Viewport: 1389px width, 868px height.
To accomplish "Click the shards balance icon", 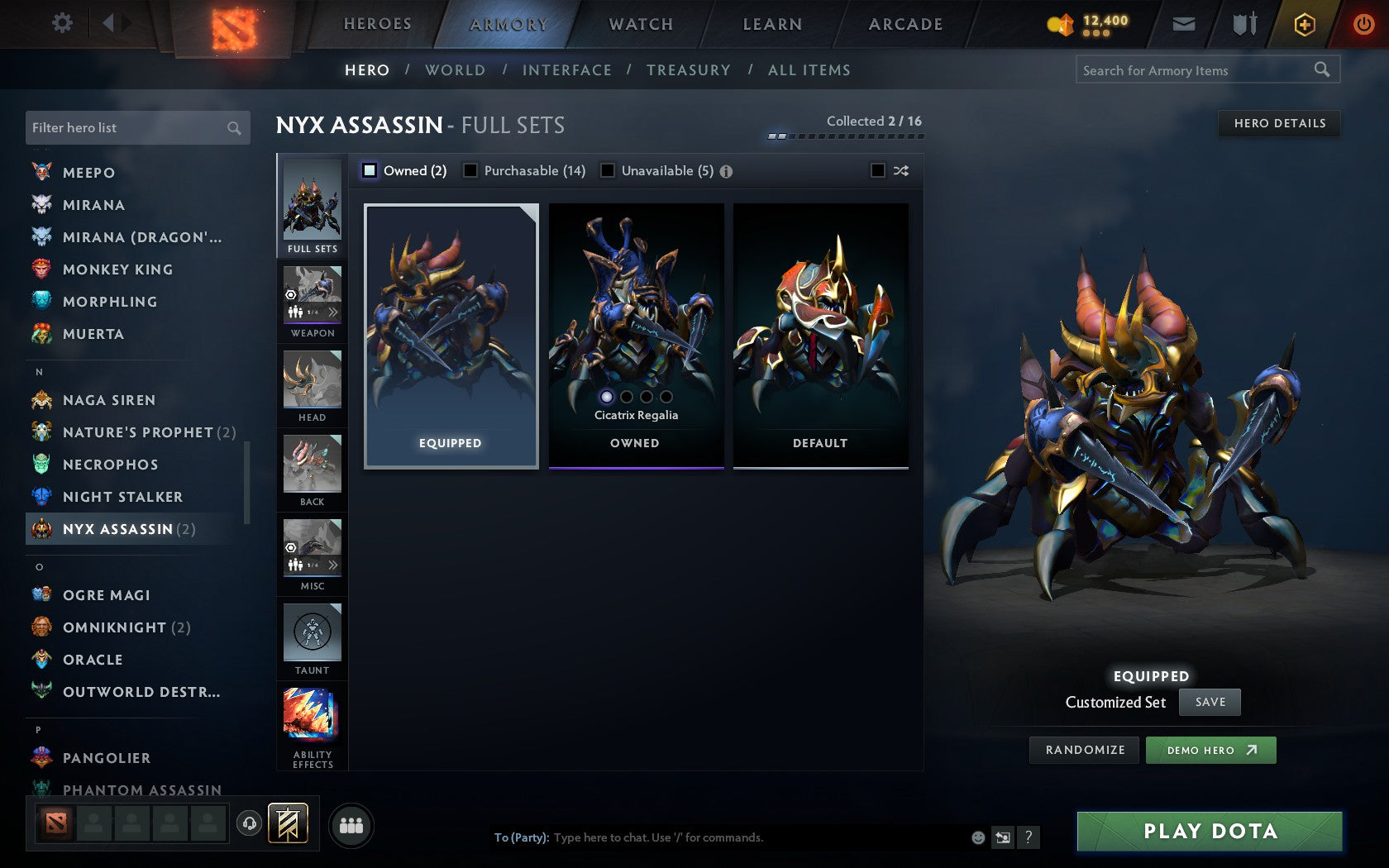I will (x=1061, y=25).
